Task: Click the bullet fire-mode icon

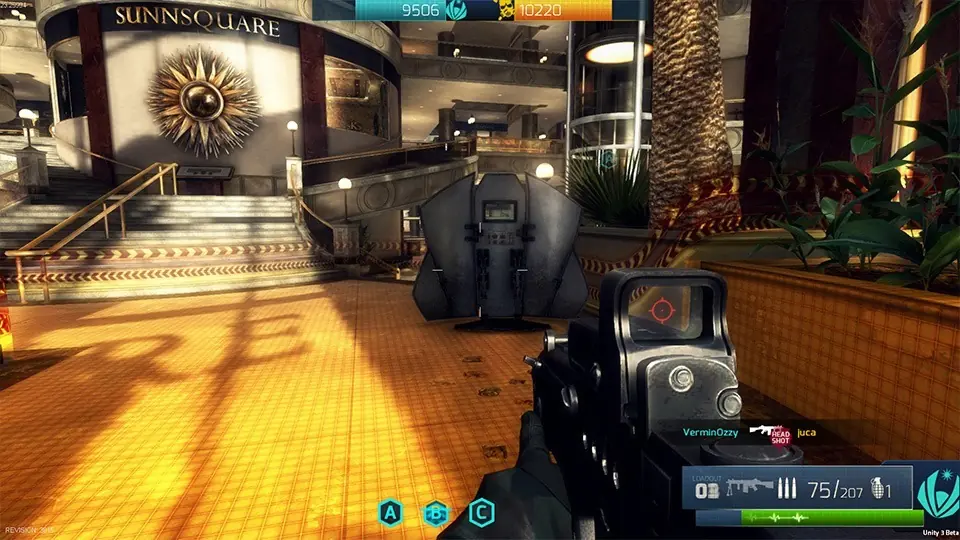Action: tap(790, 489)
